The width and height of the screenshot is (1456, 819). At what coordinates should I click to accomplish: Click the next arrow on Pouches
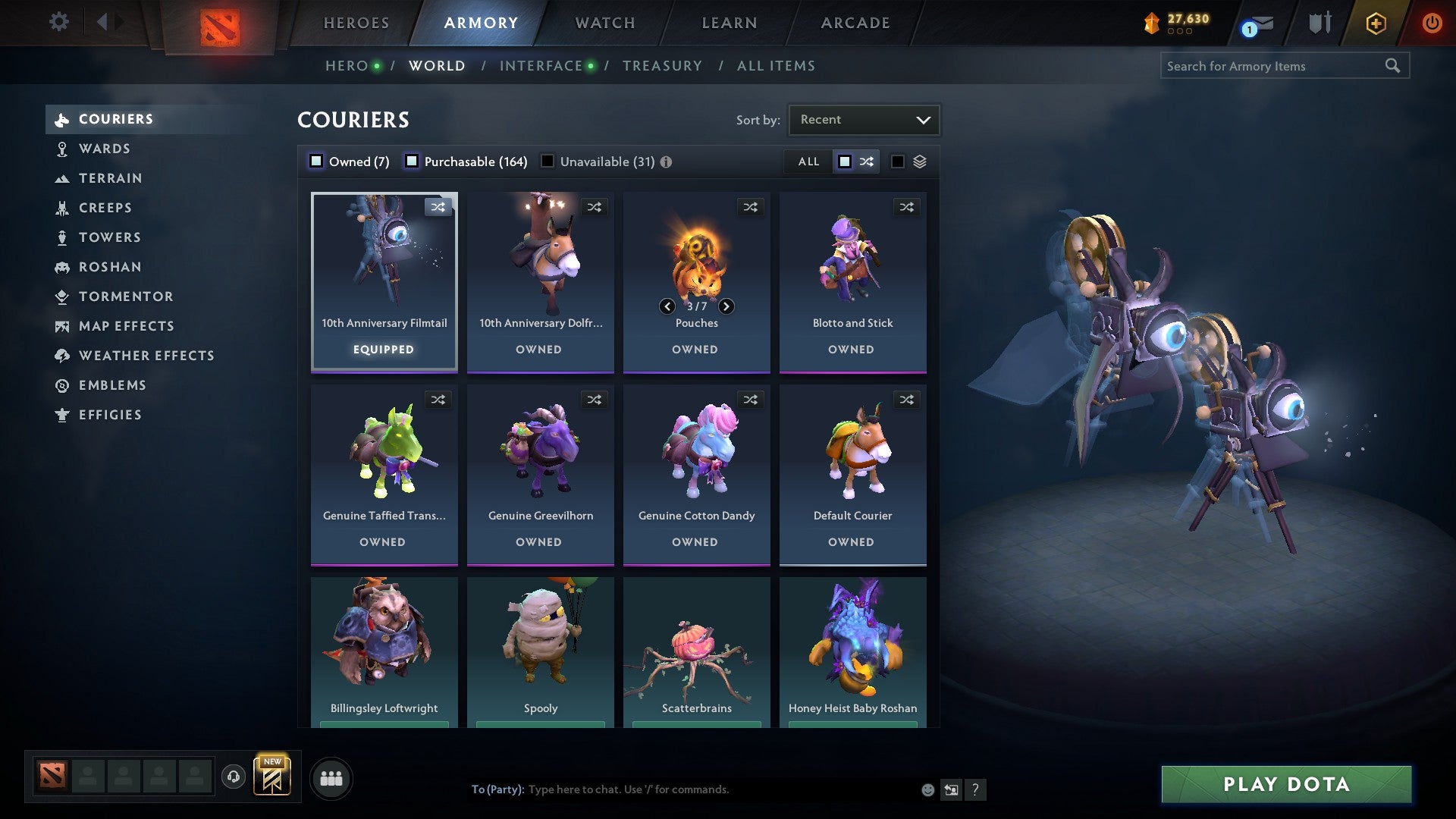point(726,306)
